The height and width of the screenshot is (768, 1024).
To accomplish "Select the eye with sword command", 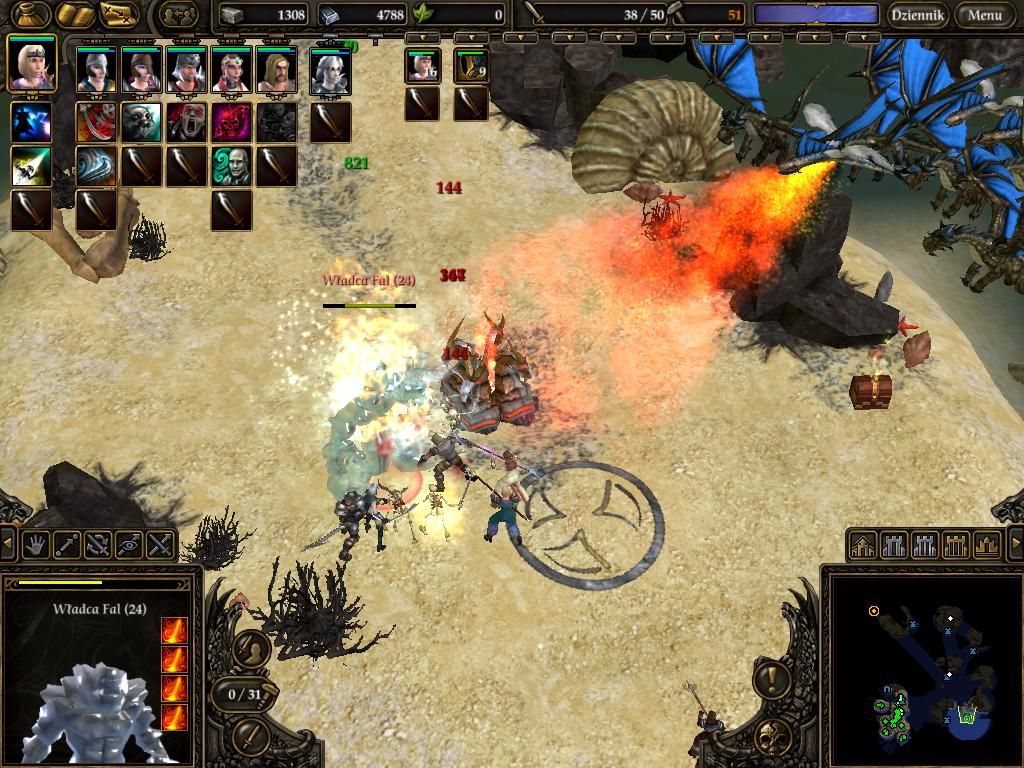I will [129, 545].
